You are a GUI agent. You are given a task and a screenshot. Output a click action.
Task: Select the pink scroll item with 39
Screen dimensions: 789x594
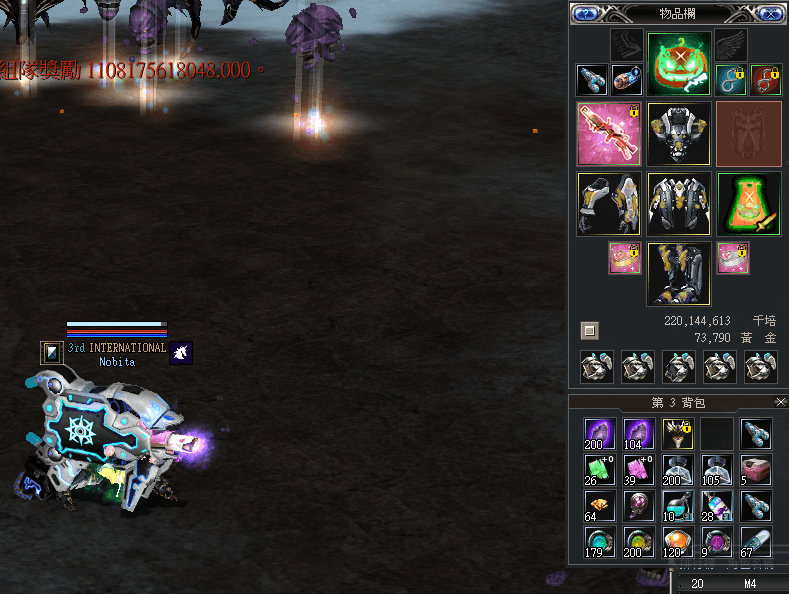pyautogui.click(x=639, y=469)
